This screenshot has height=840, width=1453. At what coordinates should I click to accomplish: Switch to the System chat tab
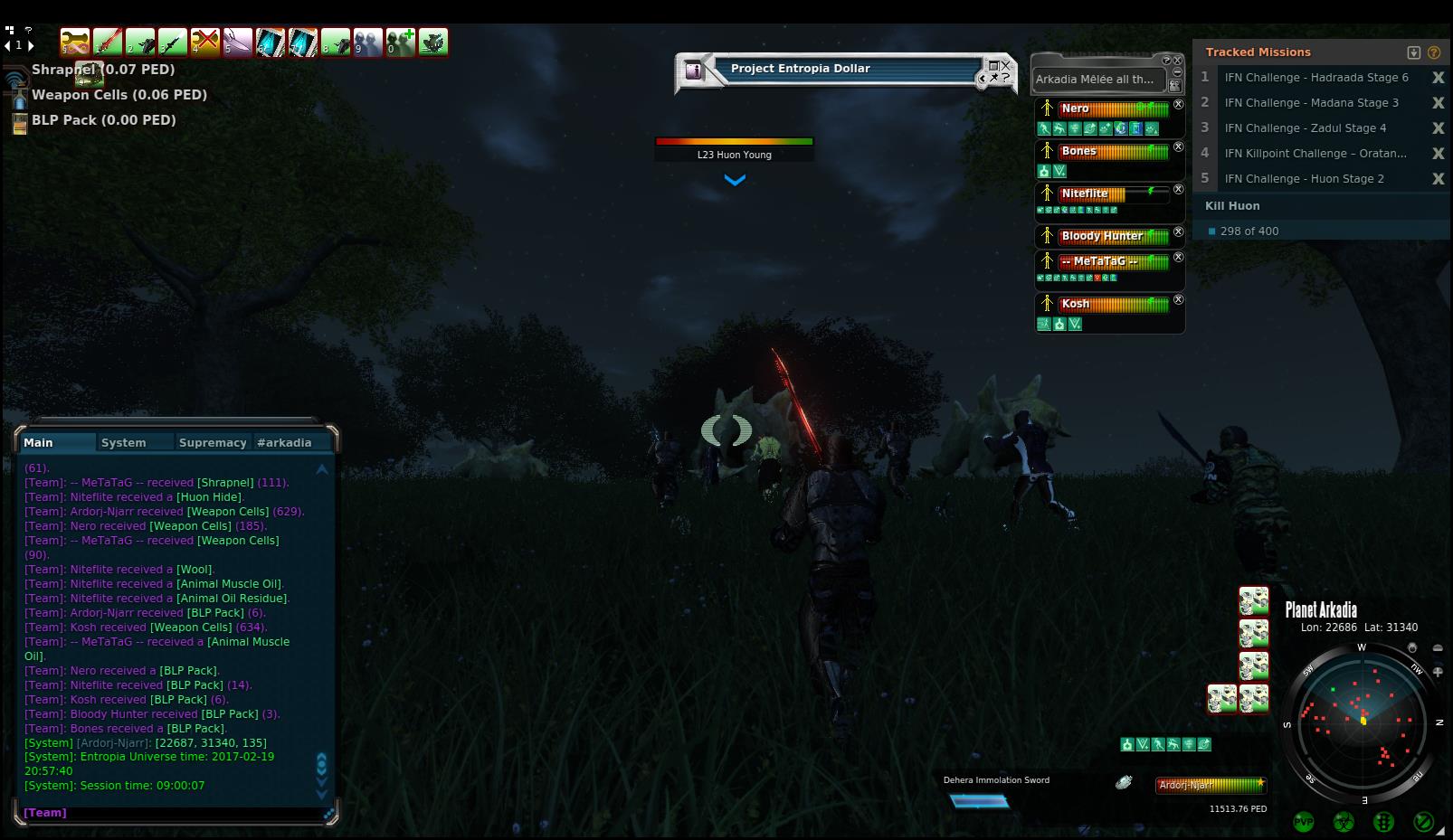pos(124,442)
